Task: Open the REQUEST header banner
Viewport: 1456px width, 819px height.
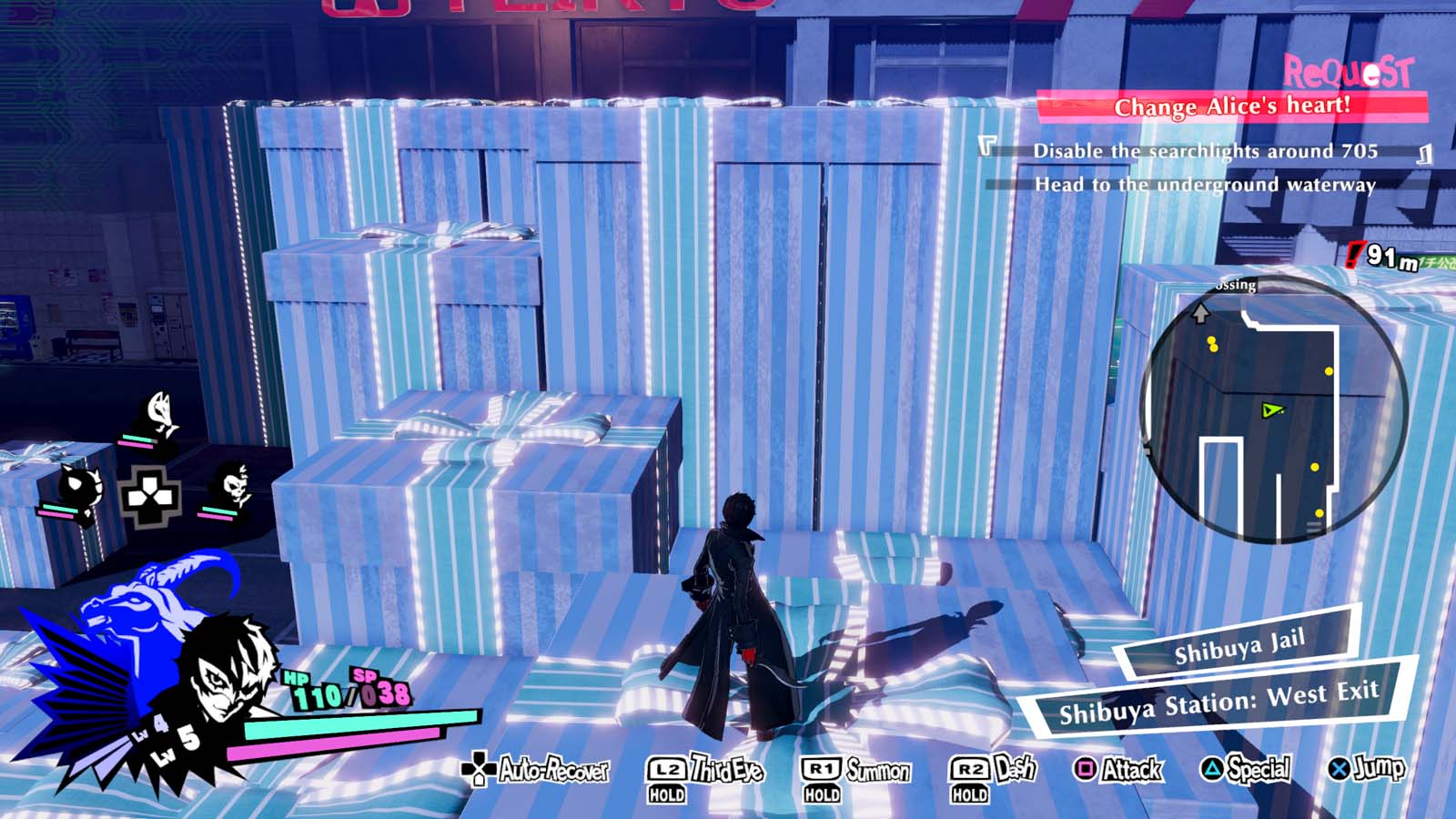Action: pos(1346,70)
